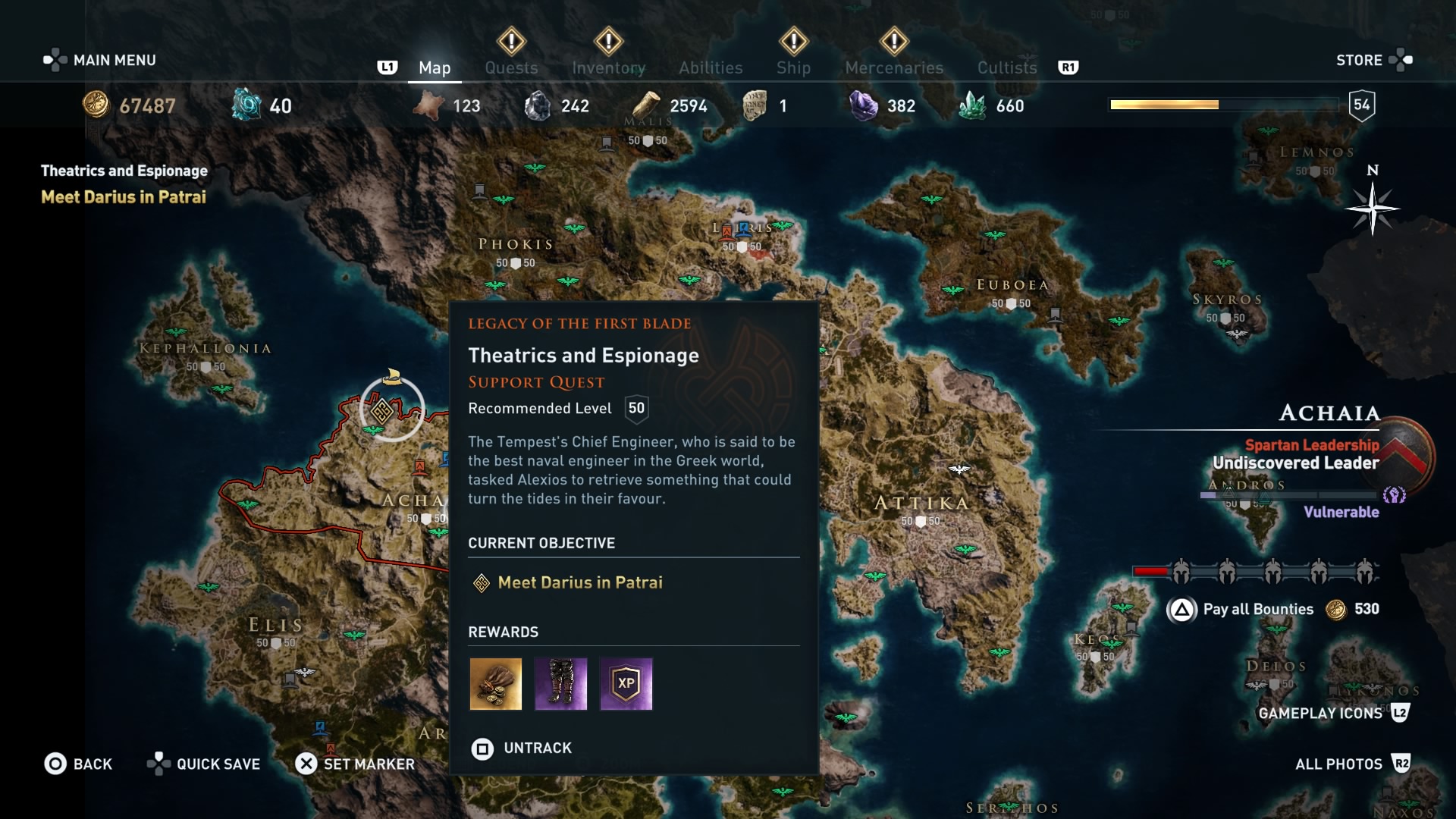Select the drachmae pouch reward icon
The image size is (1456, 819).
(x=496, y=685)
